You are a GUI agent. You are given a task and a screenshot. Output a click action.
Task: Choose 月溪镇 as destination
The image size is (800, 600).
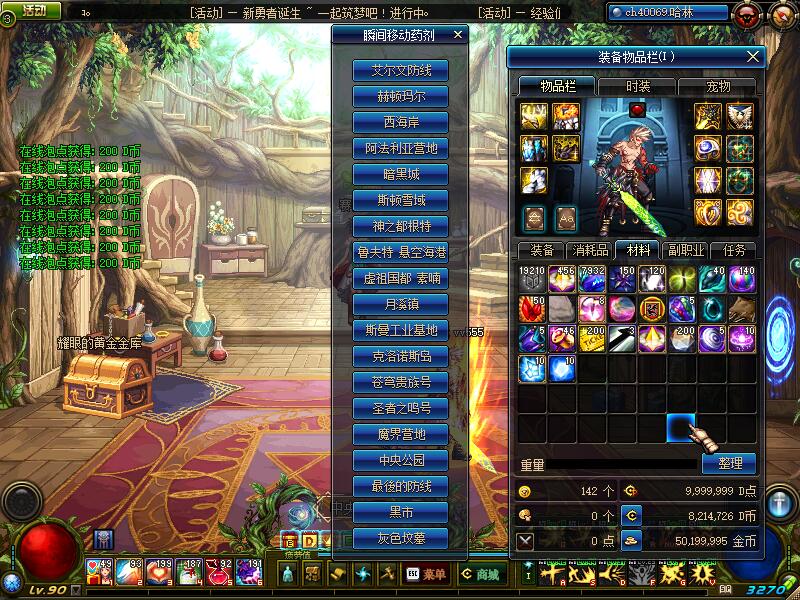click(x=400, y=304)
